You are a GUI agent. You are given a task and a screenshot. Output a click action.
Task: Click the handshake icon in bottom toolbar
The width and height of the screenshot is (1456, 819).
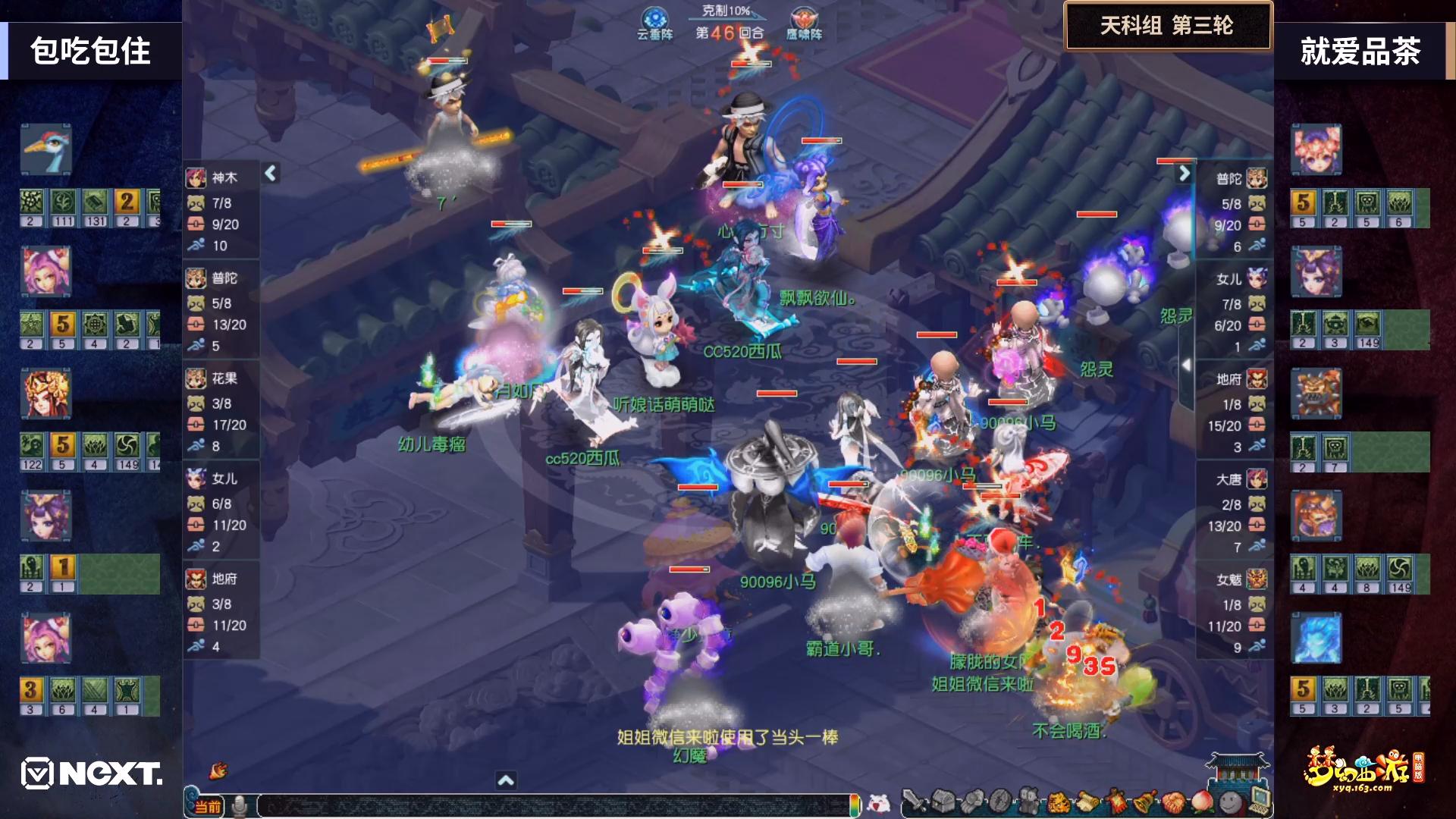(1173, 801)
